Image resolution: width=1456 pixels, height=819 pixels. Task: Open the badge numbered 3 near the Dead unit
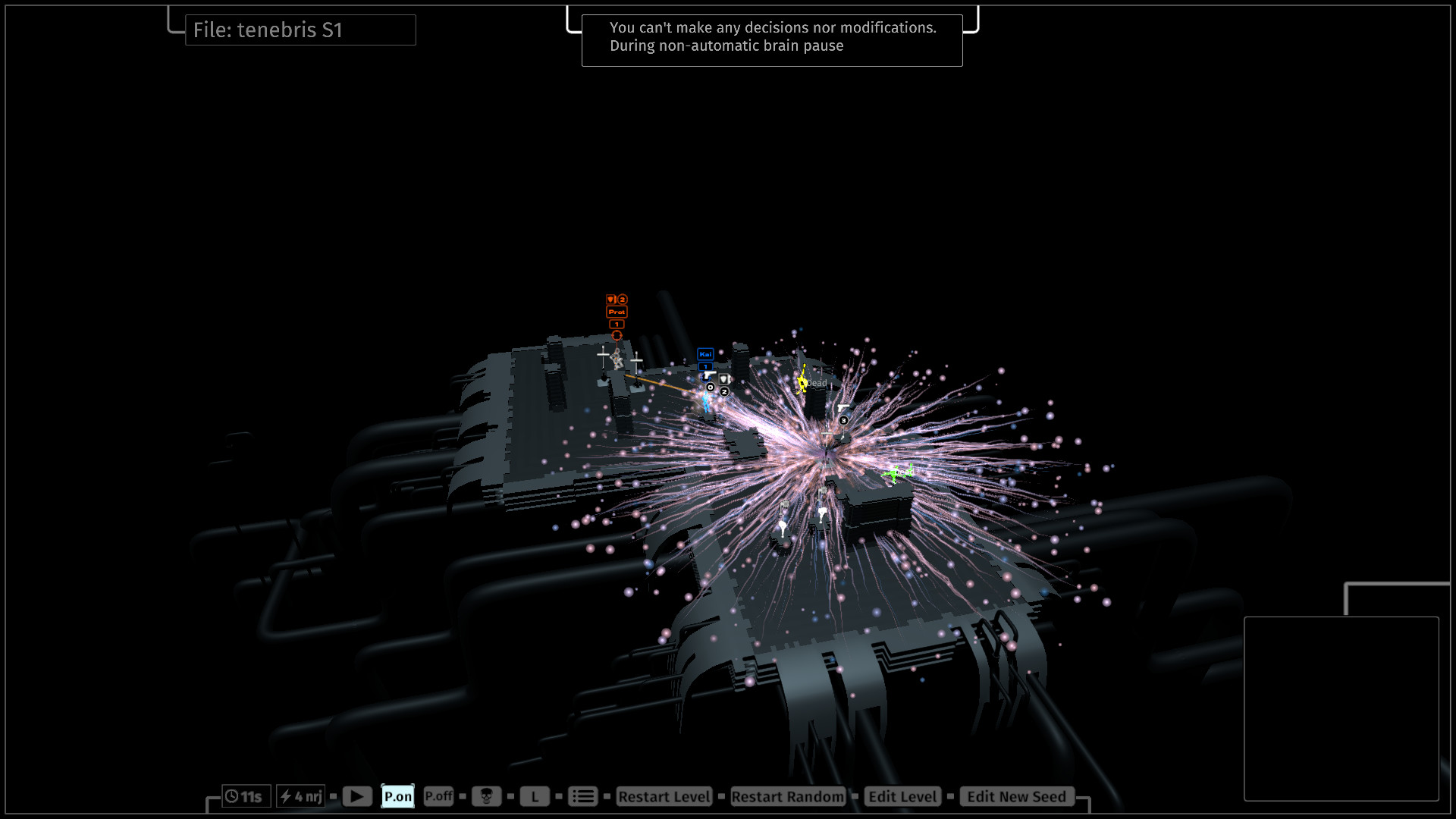pos(843,420)
